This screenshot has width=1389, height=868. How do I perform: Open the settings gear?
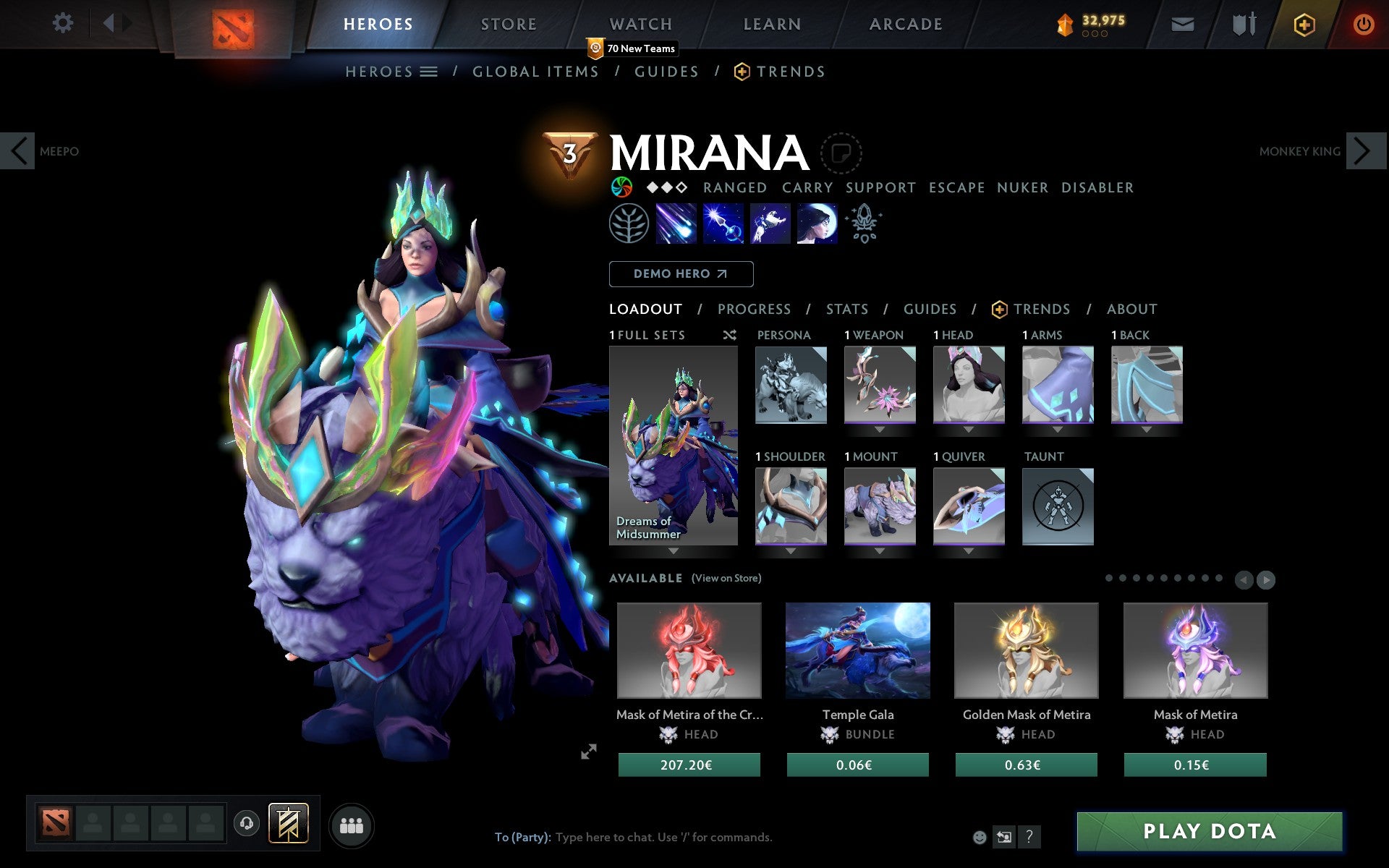(x=64, y=22)
